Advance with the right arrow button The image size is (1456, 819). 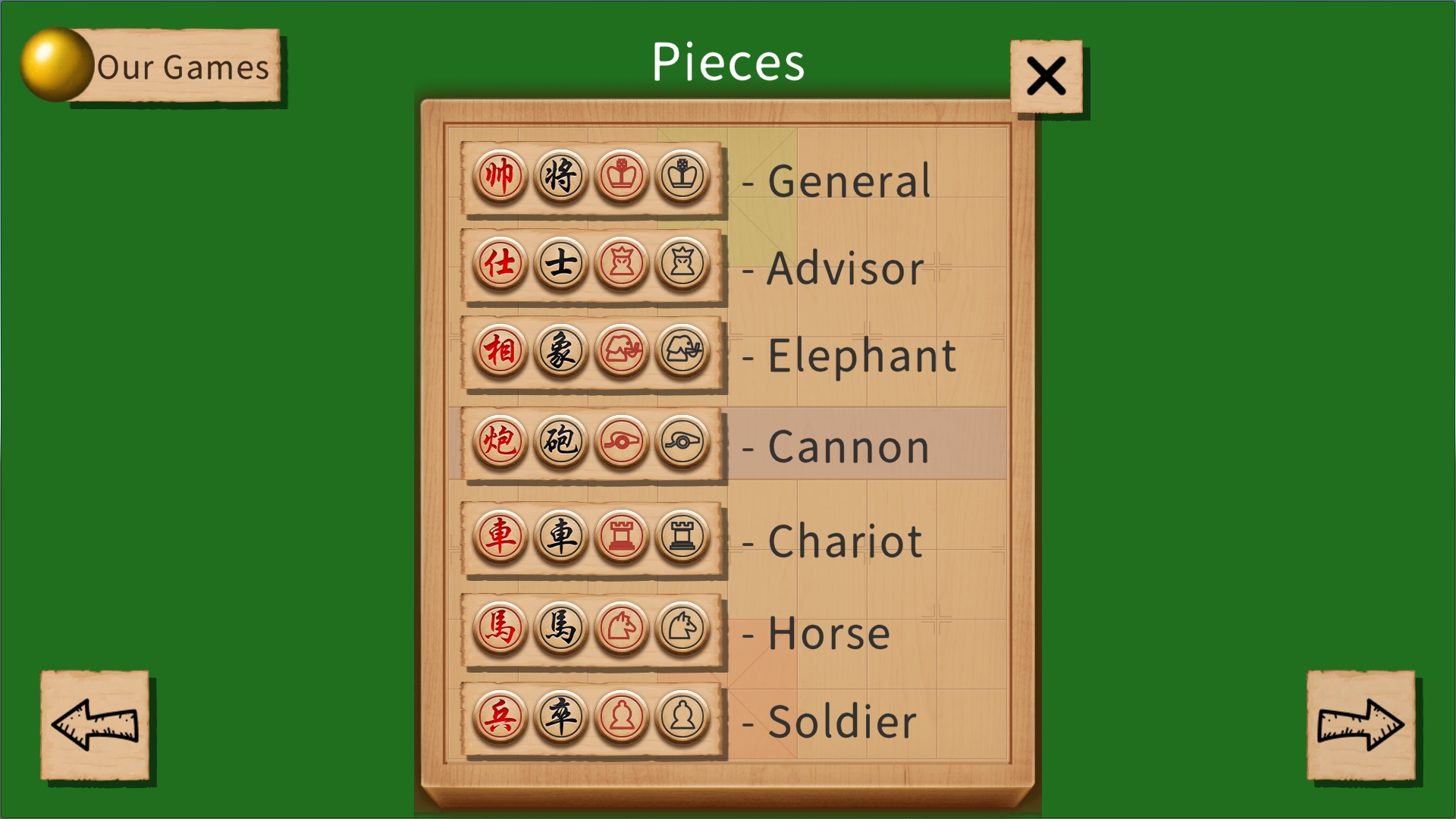[x=1361, y=726]
